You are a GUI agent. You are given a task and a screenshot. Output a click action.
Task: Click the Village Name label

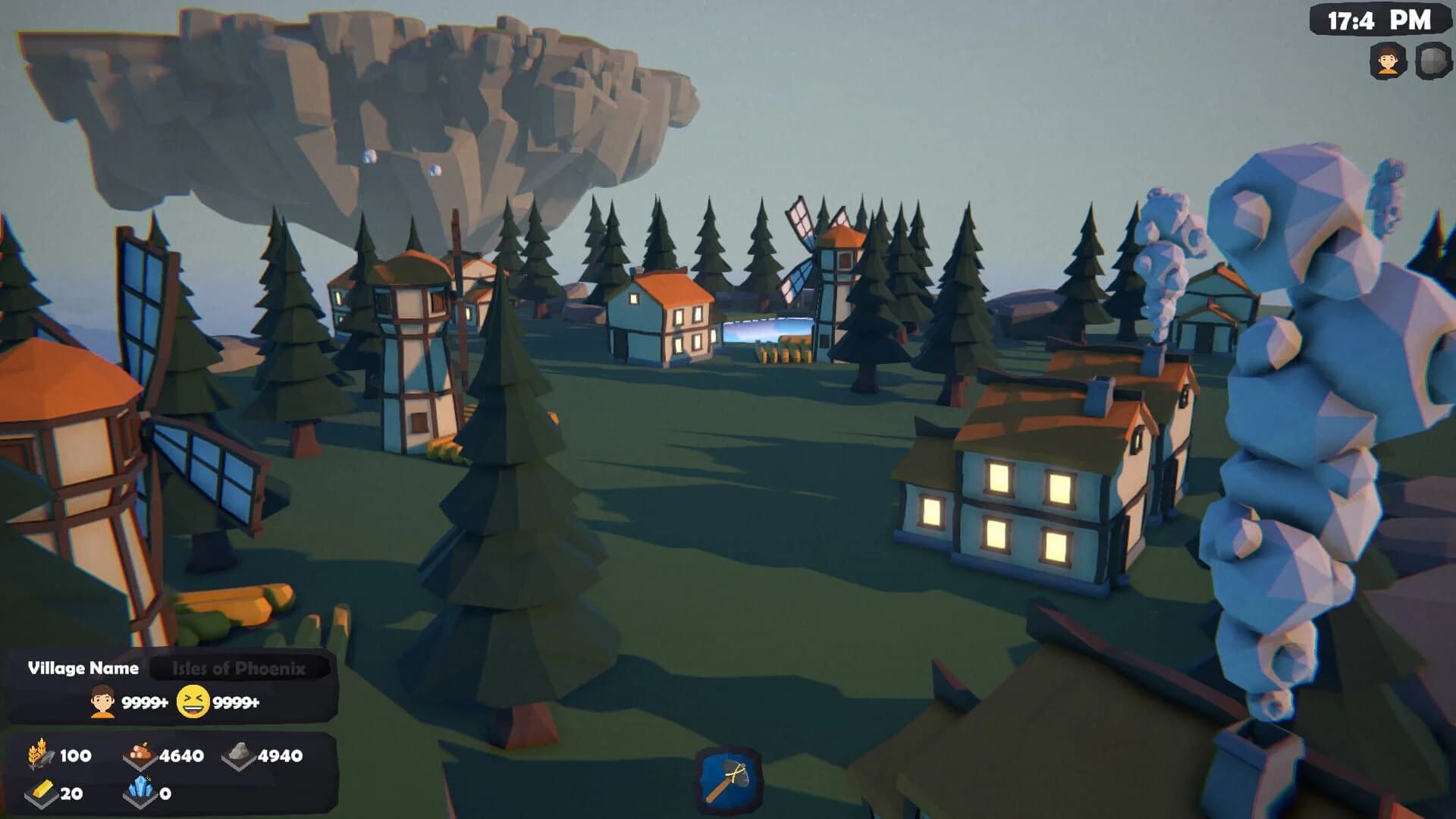coord(83,669)
